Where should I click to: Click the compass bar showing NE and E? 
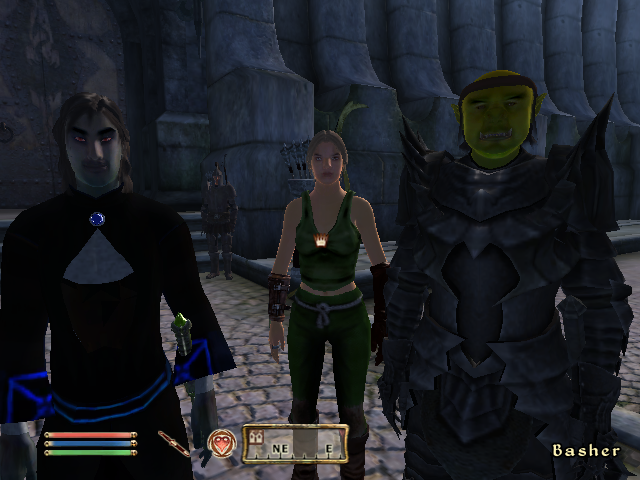pos(295,444)
